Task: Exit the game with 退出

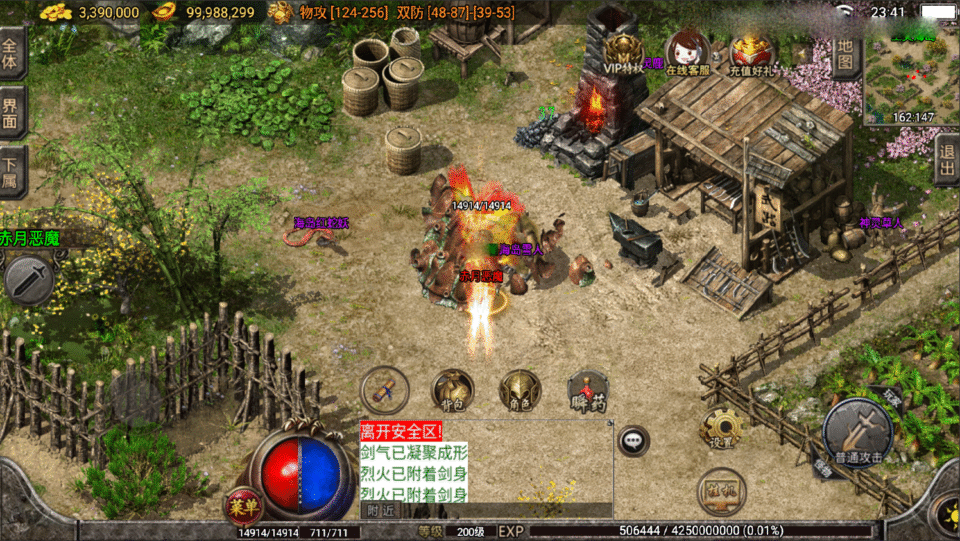Action: tap(947, 159)
